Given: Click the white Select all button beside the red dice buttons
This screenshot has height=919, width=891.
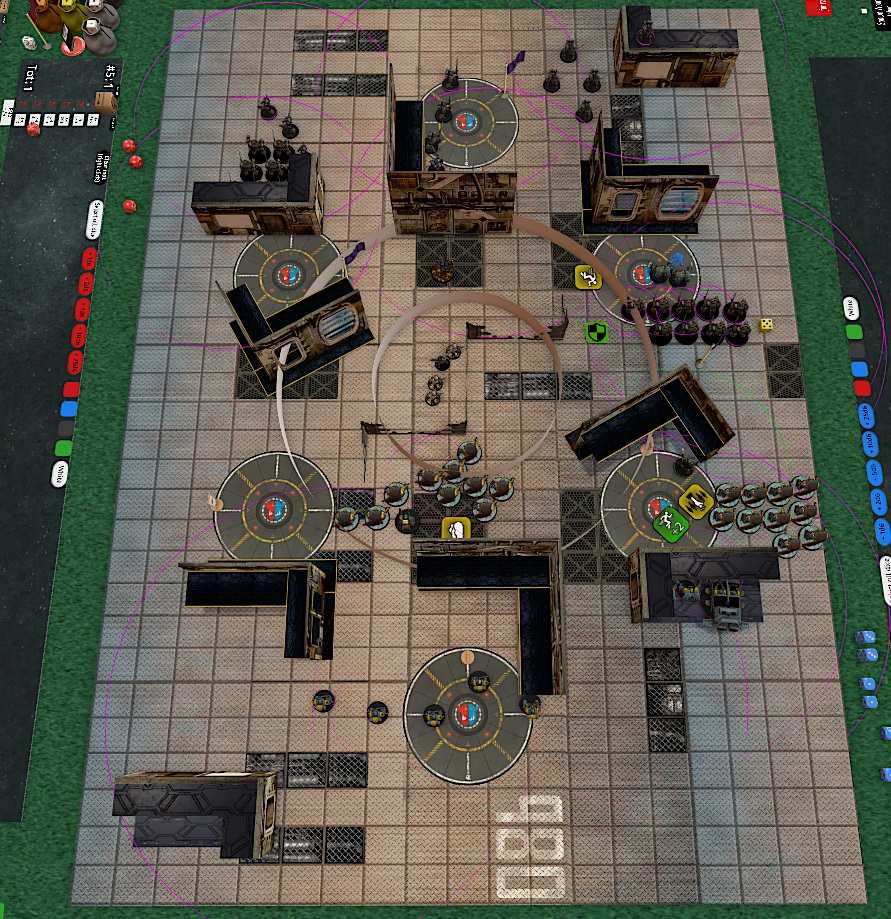Looking at the screenshot, I should click(92, 216).
